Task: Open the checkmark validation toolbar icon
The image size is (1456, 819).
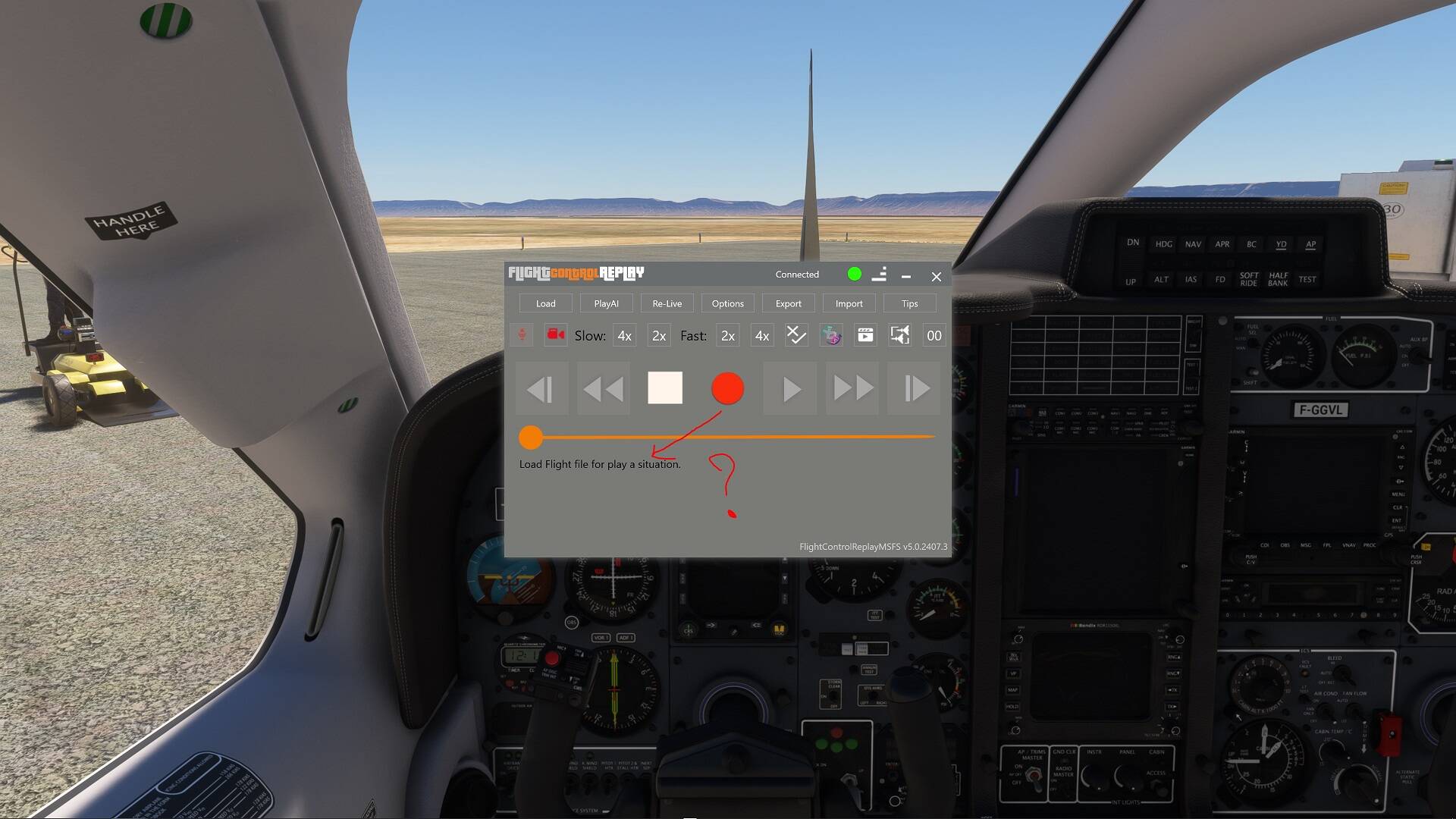Action: pos(795,335)
